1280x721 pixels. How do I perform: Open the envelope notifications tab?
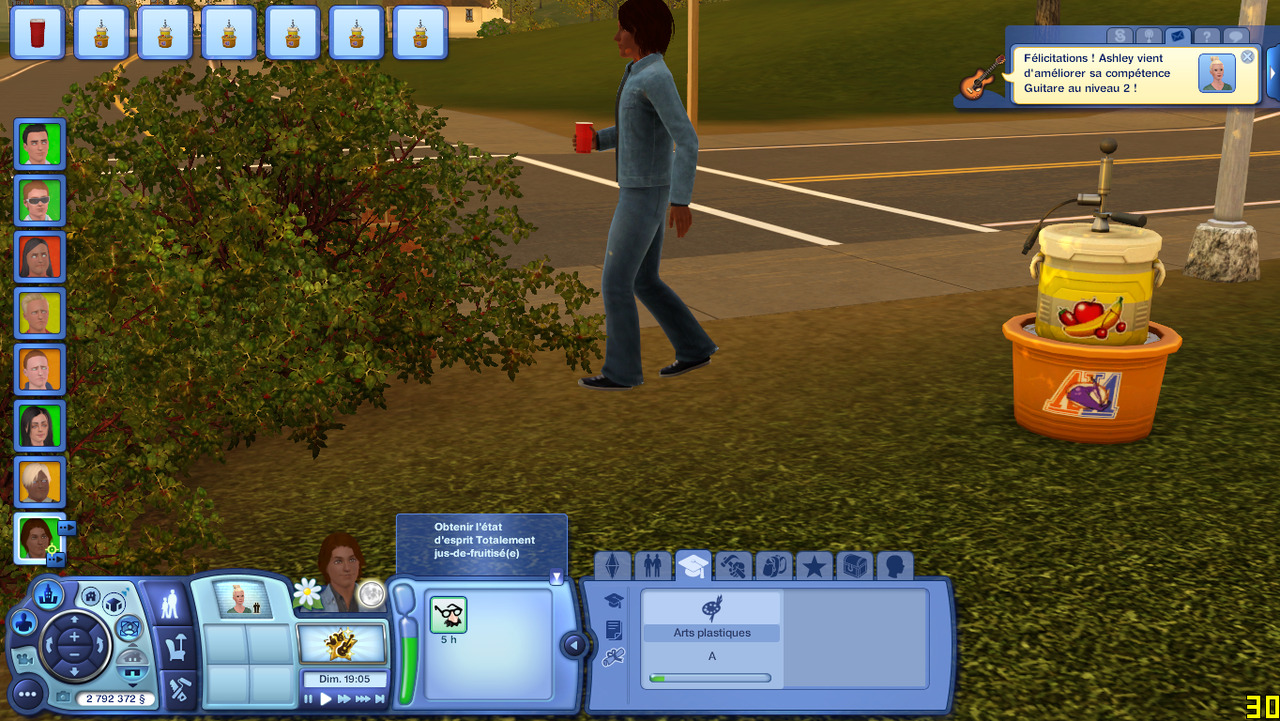click(x=1177, y=36)
